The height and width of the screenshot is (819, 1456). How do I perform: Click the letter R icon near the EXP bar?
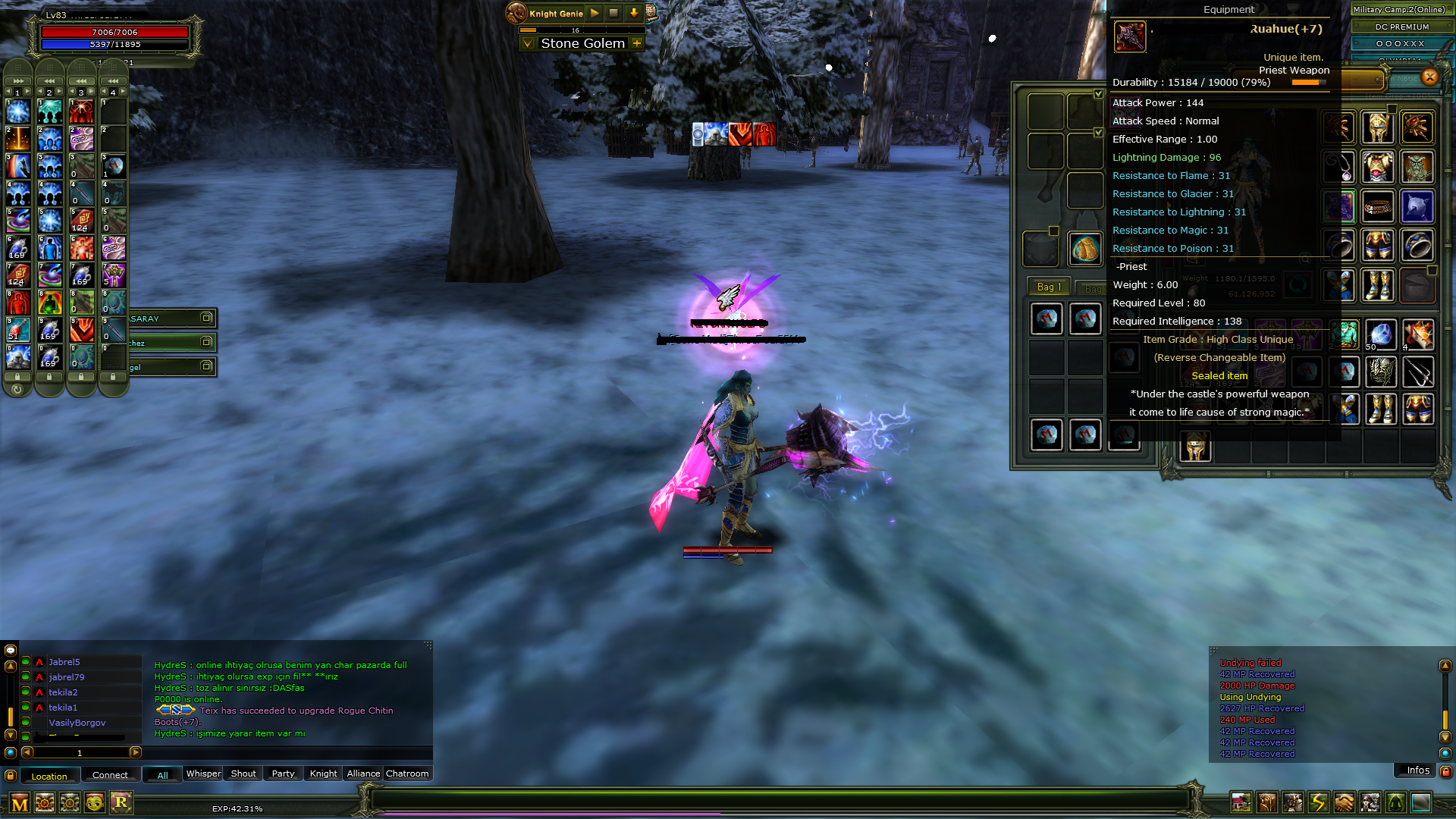pyautogui.click(x=121, y=802)
